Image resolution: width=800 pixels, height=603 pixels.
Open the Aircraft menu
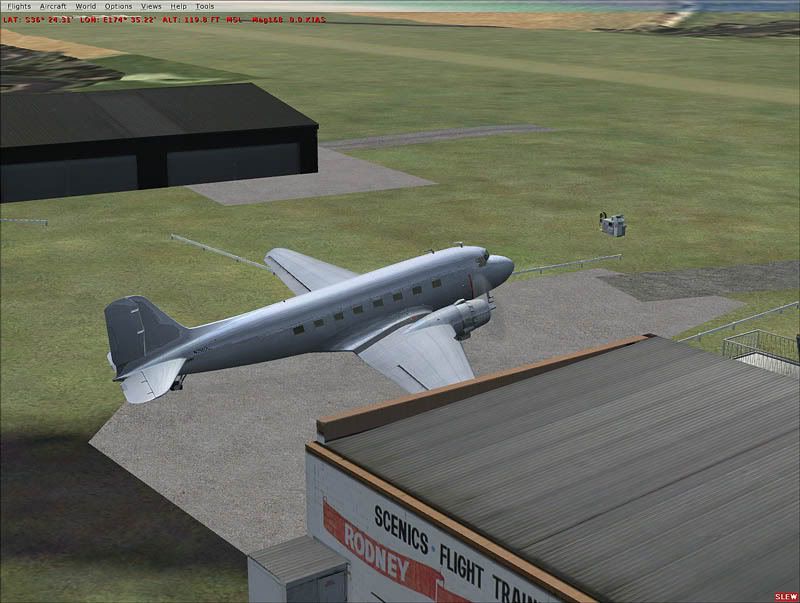click(53, 6)
